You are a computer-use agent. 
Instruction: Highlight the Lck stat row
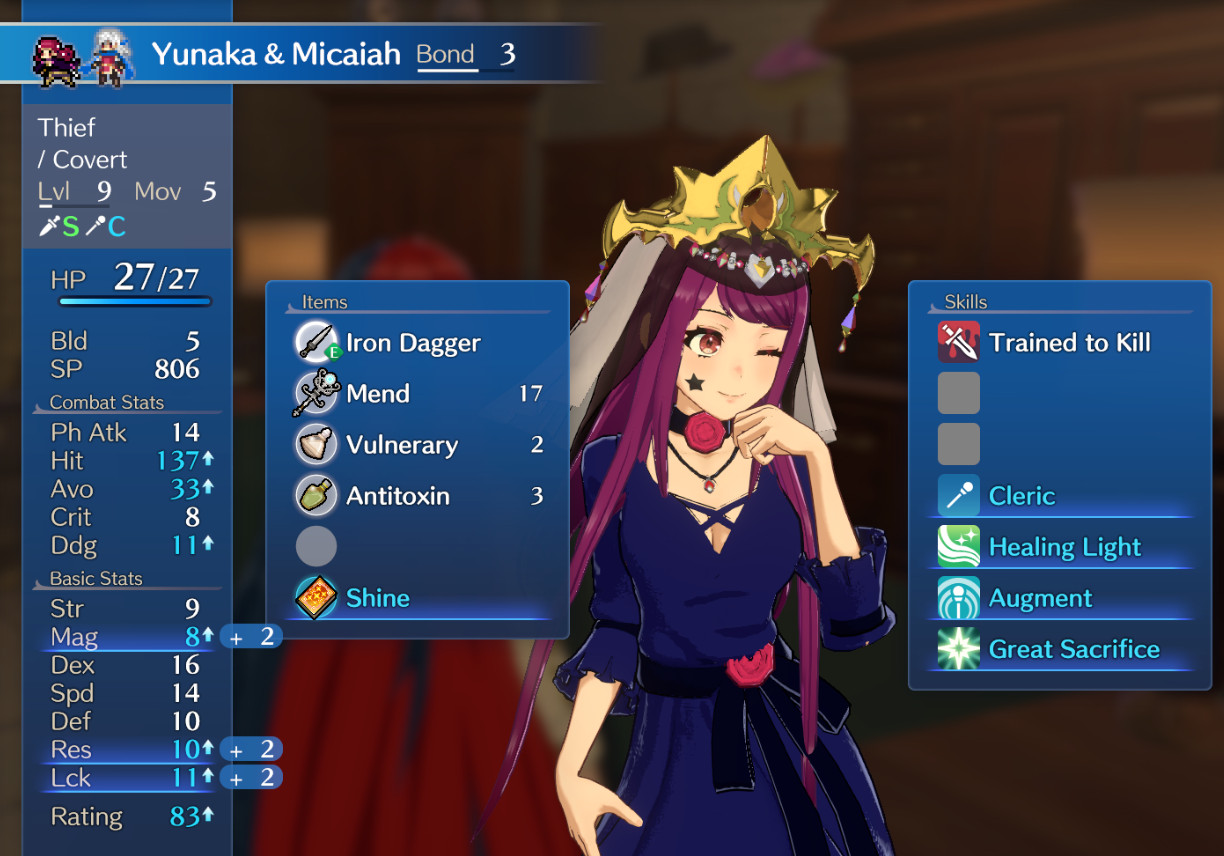(x=125, y=778)
